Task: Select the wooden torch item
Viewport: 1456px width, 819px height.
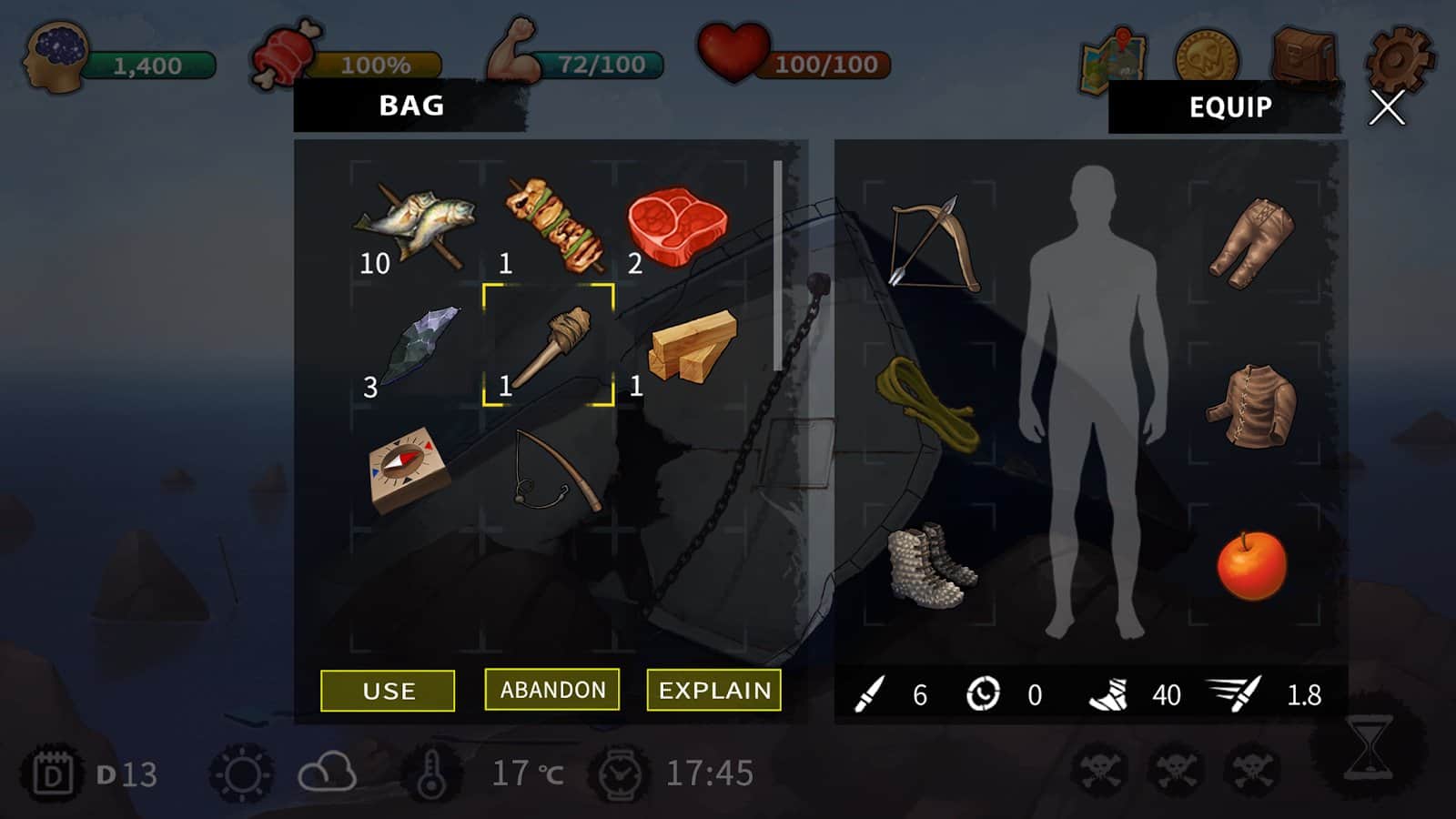Action: (x=549, y=346)
